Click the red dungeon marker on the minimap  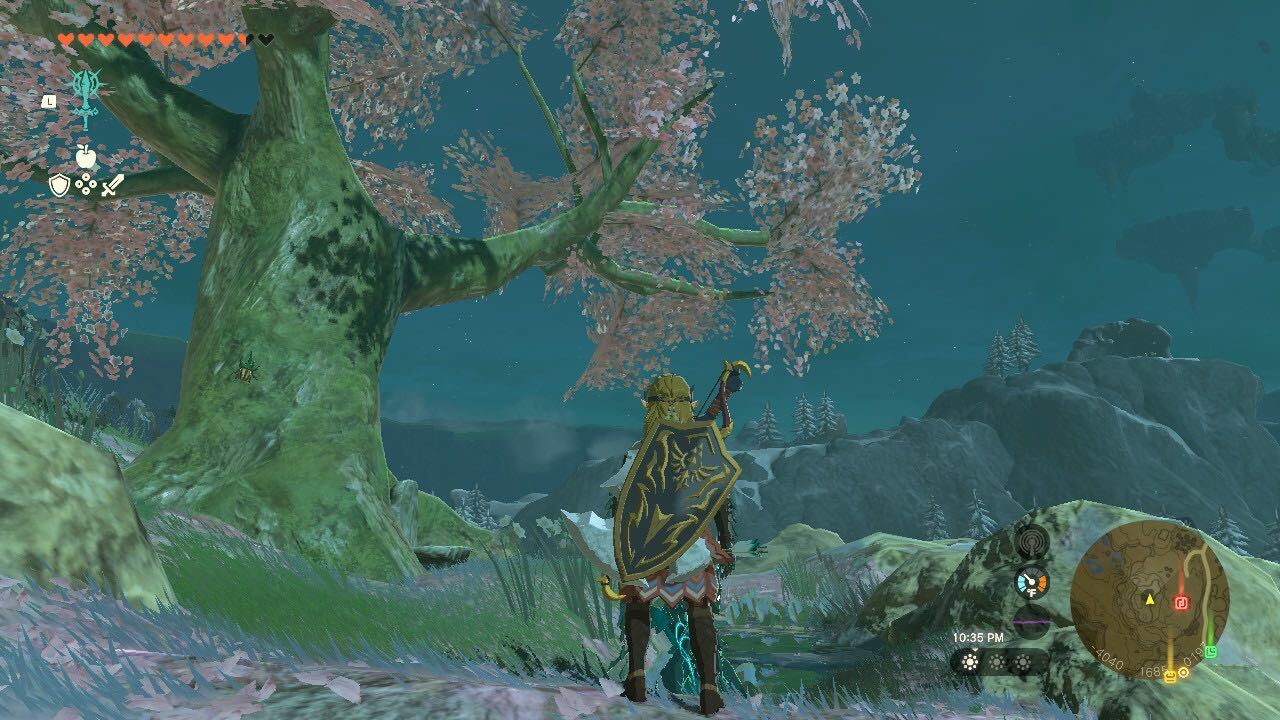click(1182, 601)
